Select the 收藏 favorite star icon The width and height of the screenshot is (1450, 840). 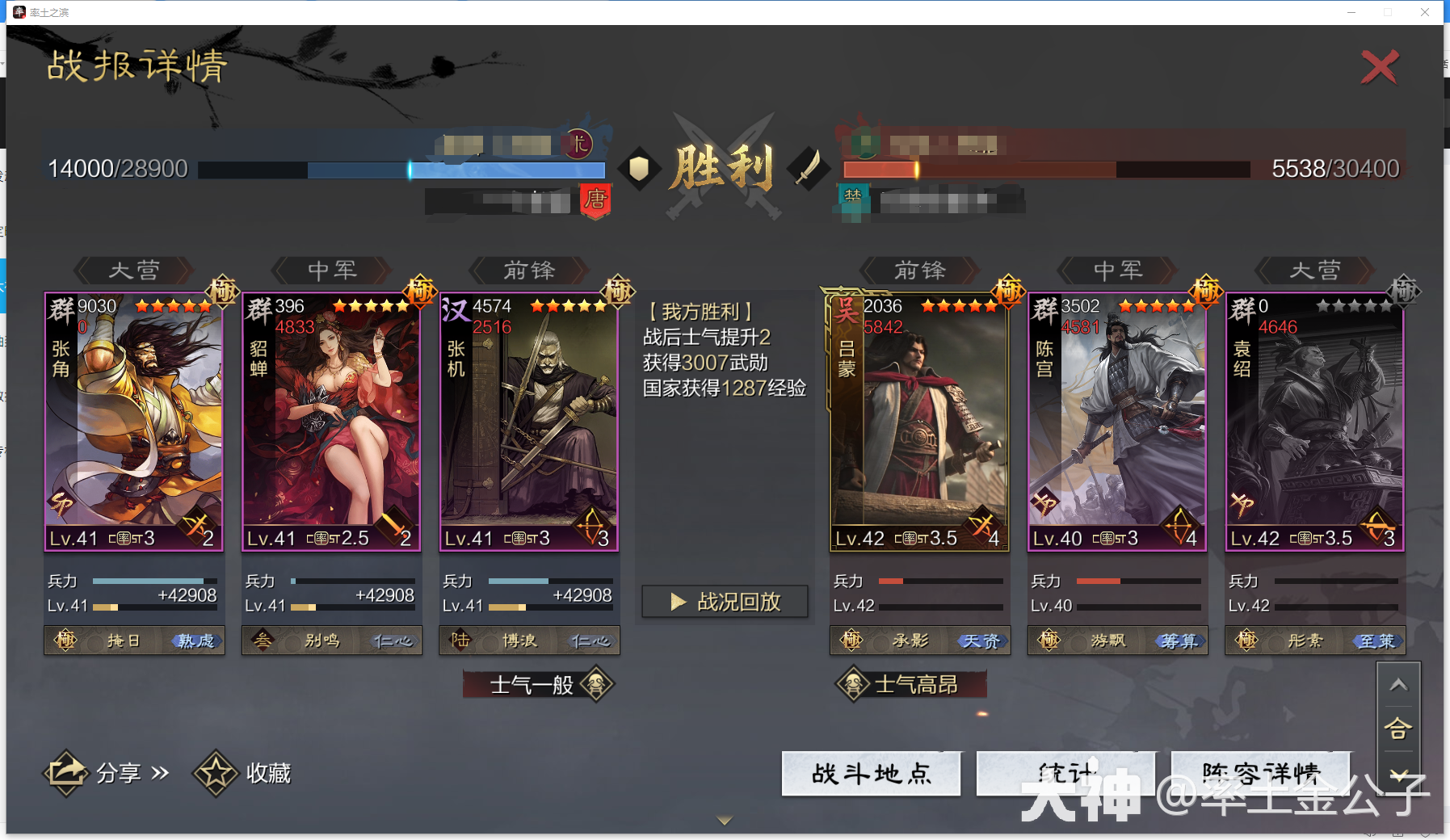coord(215,772)
